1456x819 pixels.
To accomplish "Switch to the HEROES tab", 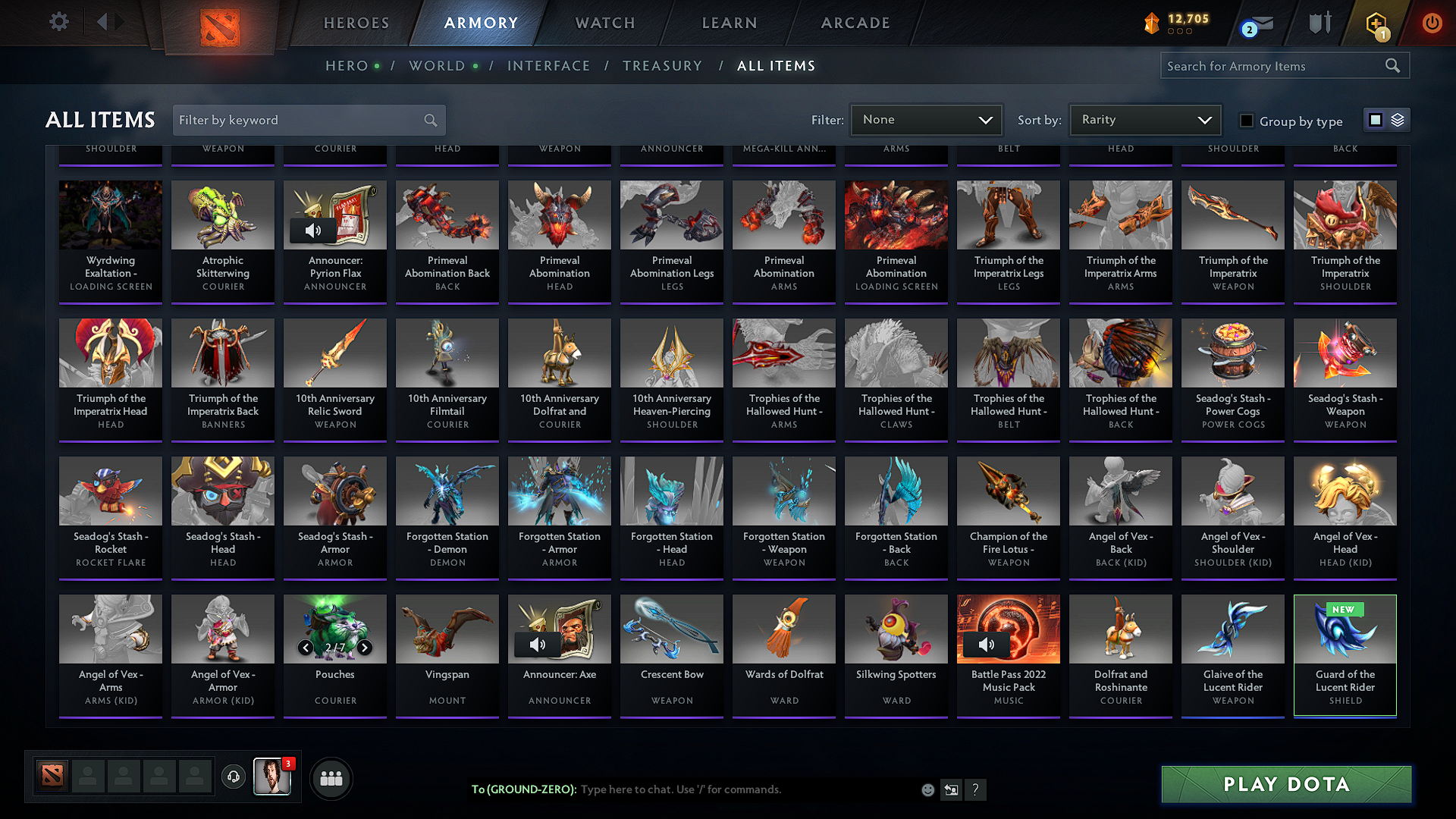I will 355,23.
